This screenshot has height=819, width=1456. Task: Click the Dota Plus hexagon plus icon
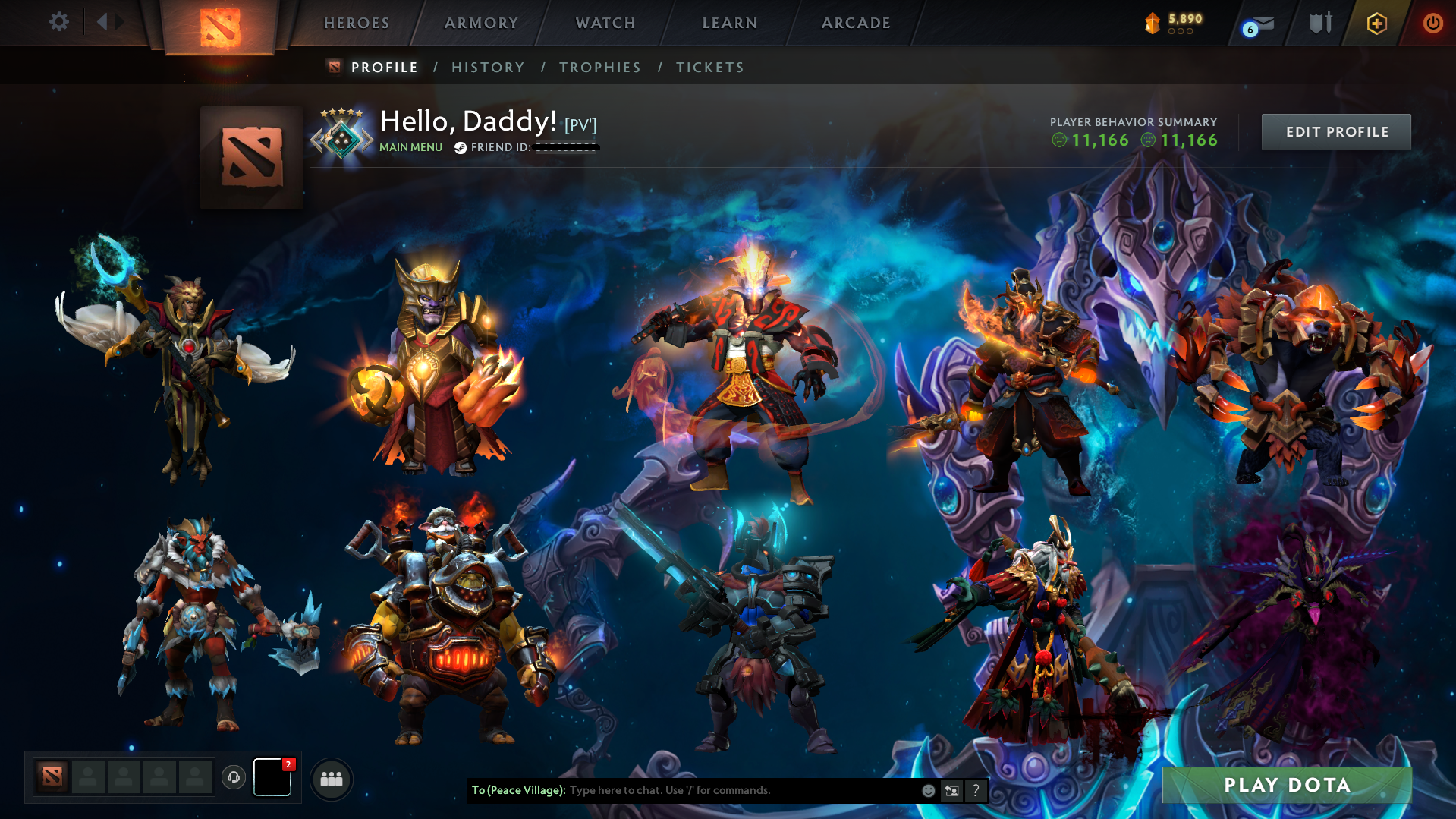(1376, 24)
